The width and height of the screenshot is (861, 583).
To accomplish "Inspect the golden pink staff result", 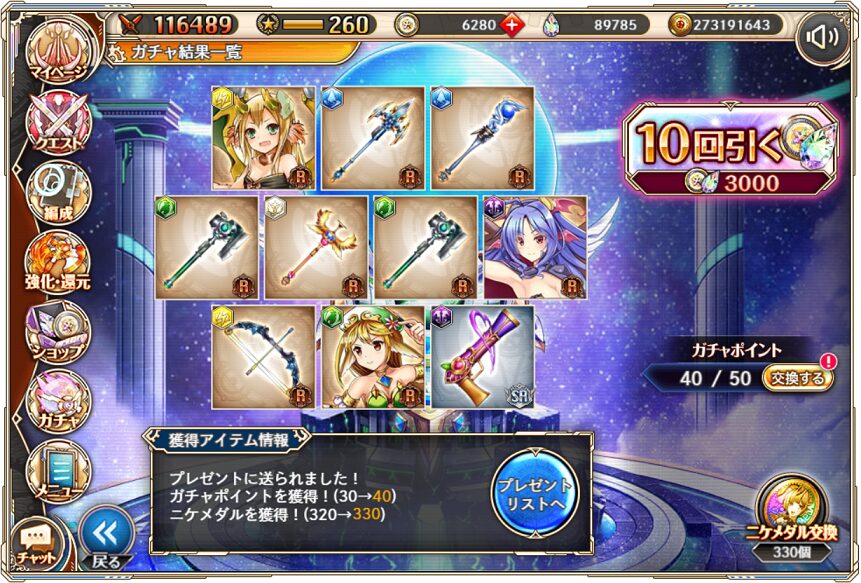I will (316, 247).
